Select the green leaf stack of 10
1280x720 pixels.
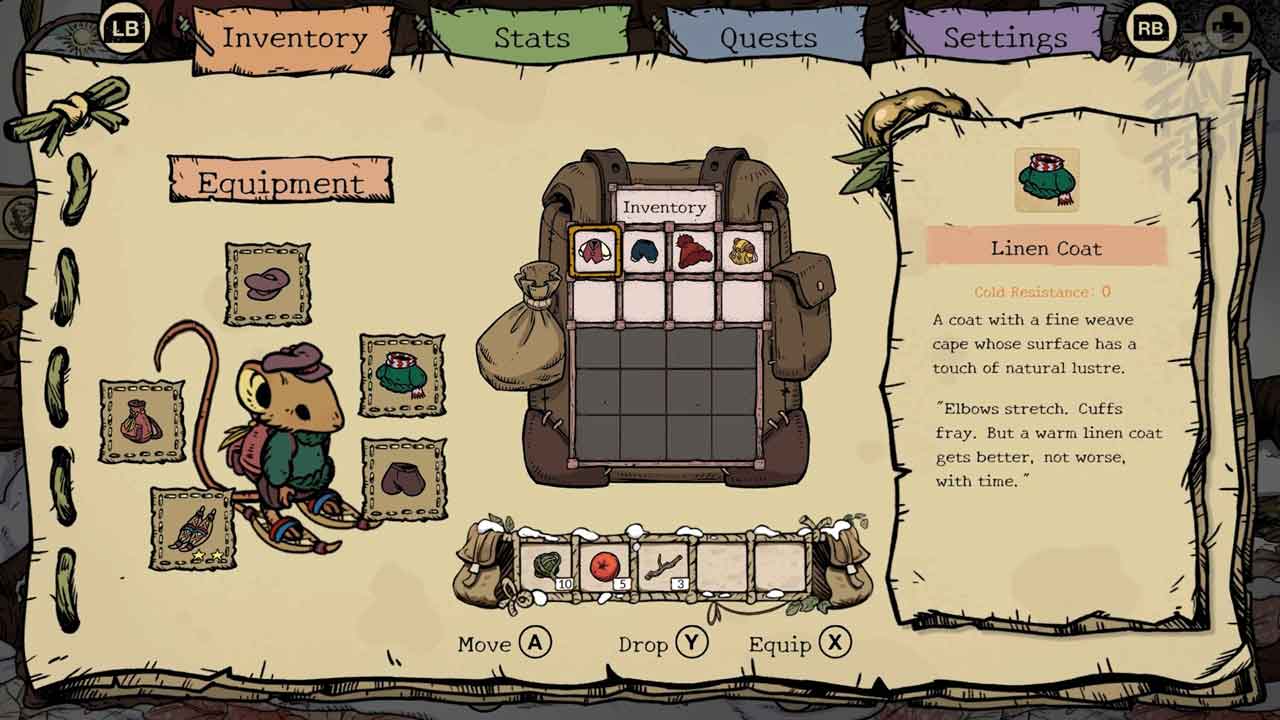pos(546,567)
